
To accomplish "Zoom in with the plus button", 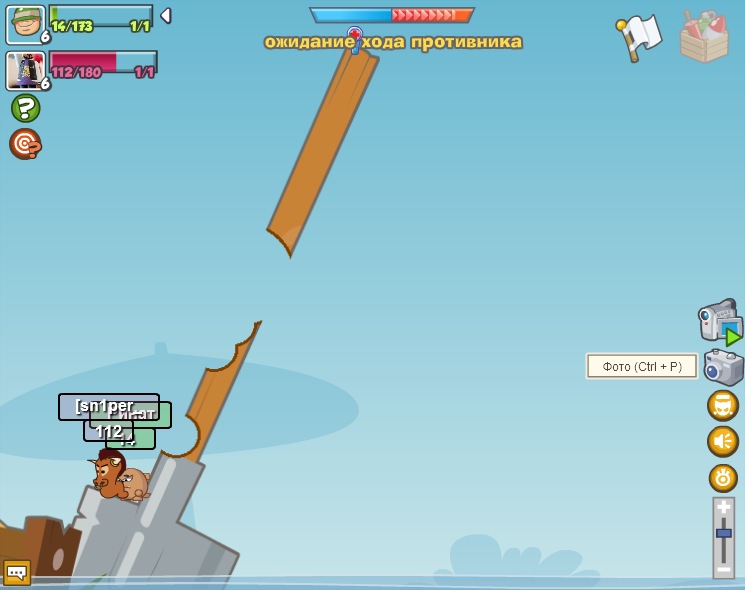I will click(x=724, y=508).
